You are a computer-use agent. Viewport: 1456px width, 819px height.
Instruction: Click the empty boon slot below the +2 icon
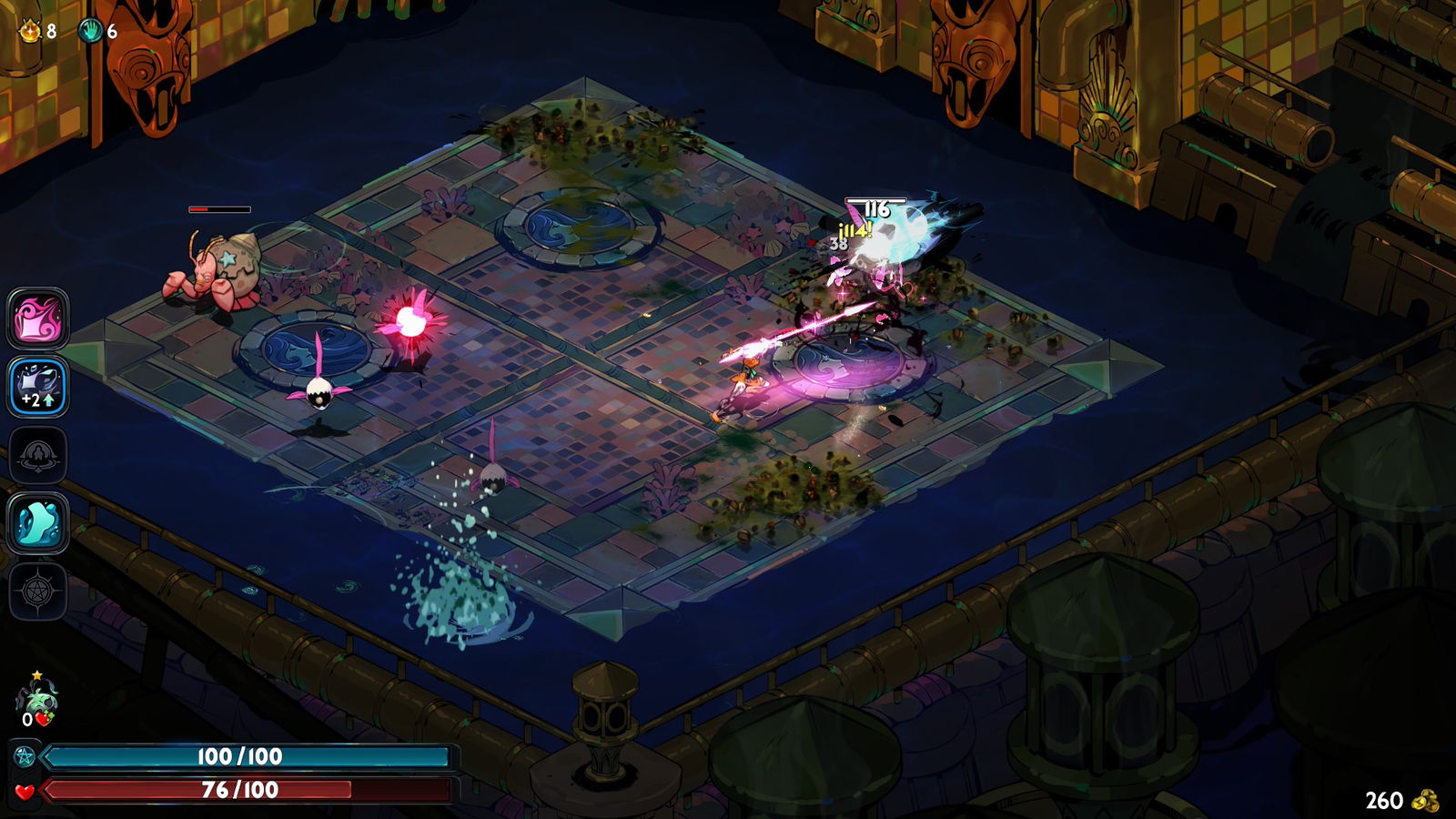[38, 455]
